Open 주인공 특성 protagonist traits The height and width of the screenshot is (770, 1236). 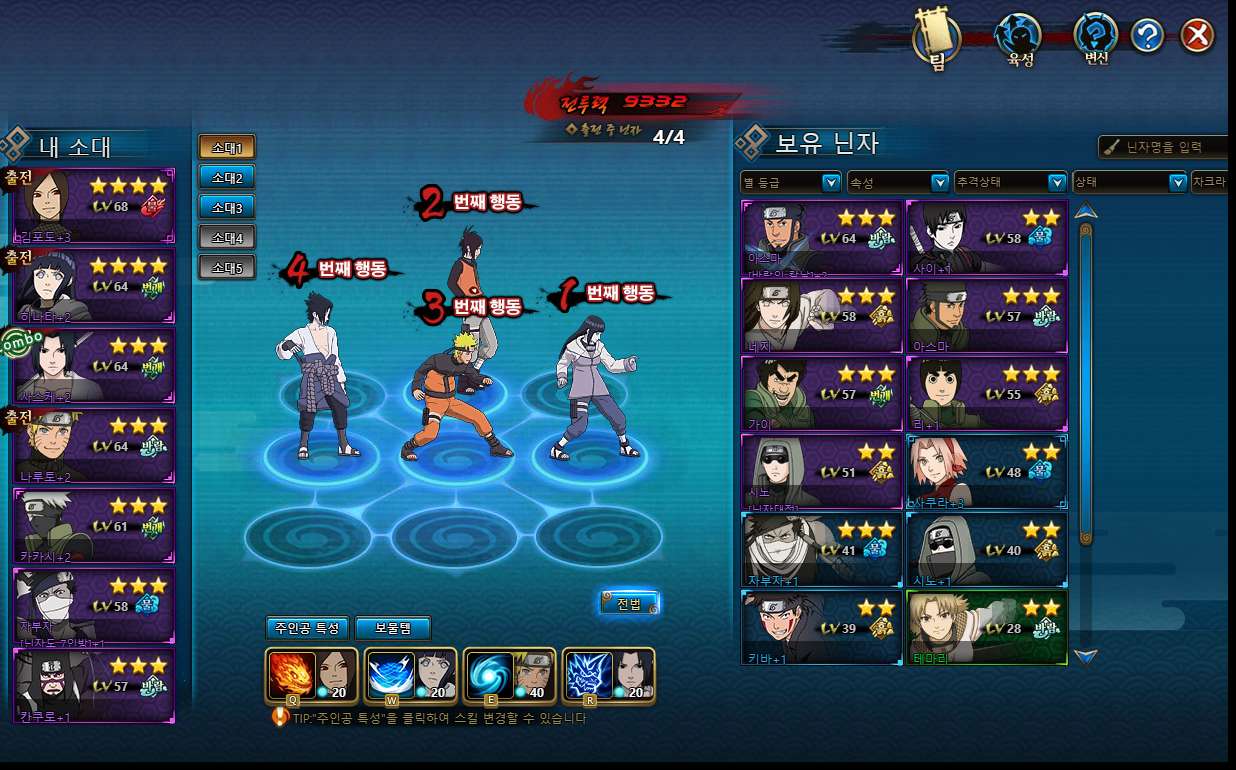point(307,628)
